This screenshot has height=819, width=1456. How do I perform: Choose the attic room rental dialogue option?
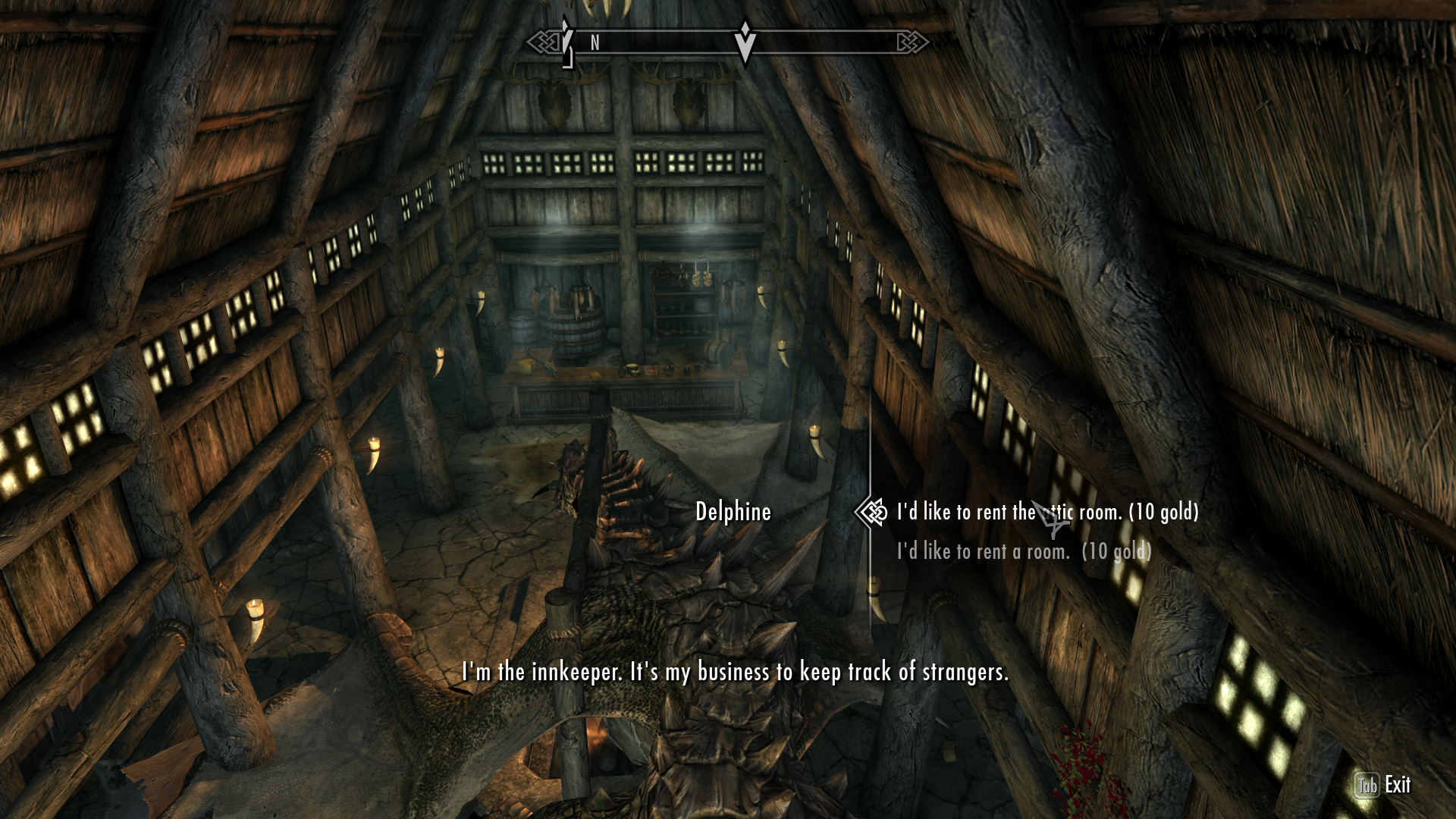pos(1046,513)
